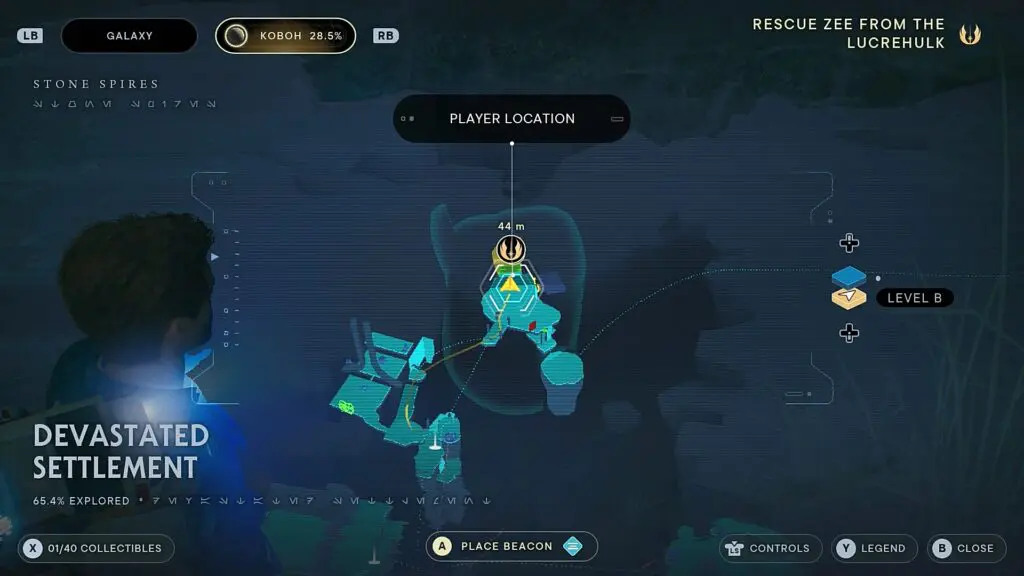Open the Collectibles list
The height and width of the screenshot is (576, 1024).
coord(96,548)
